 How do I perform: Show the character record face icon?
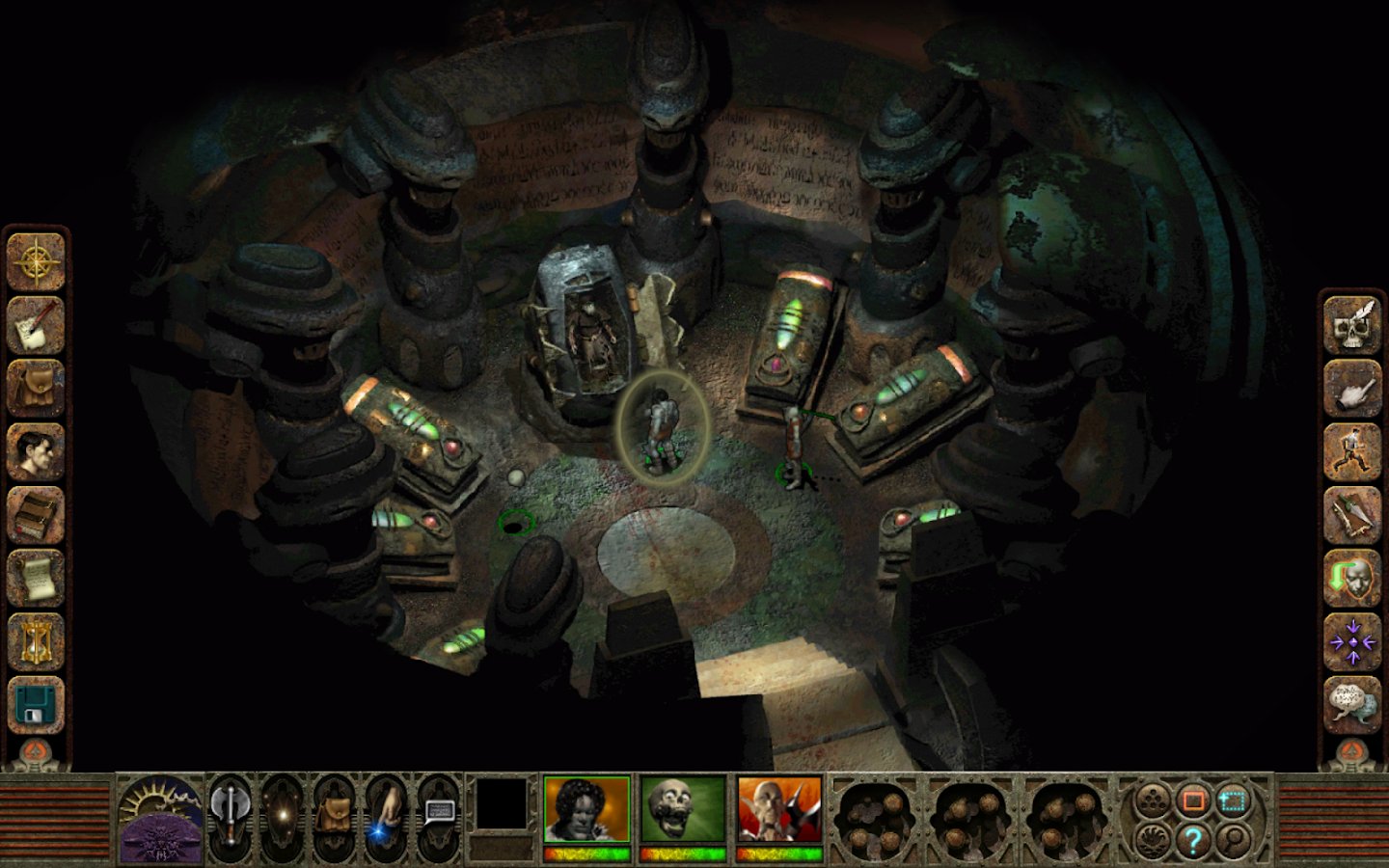(36, 451)
